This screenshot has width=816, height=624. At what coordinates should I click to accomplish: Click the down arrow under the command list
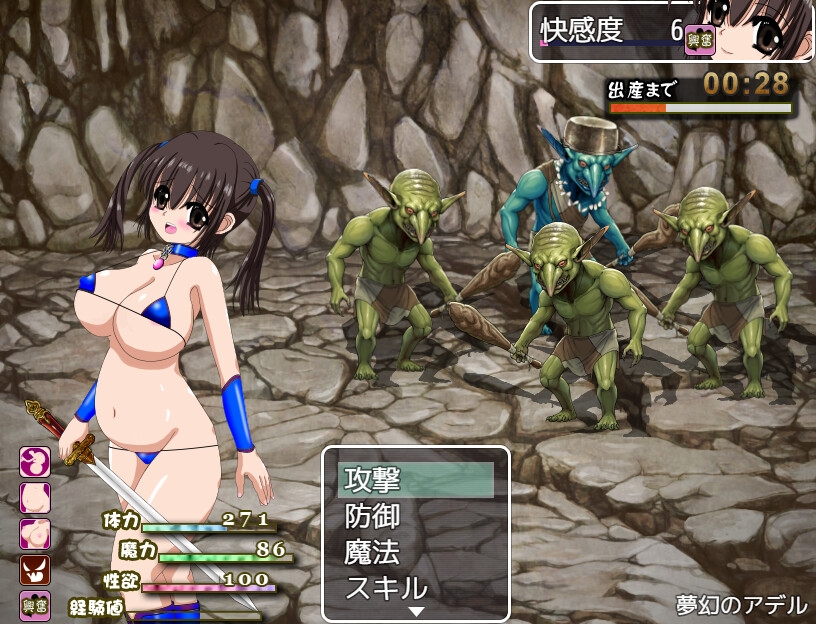416,611
